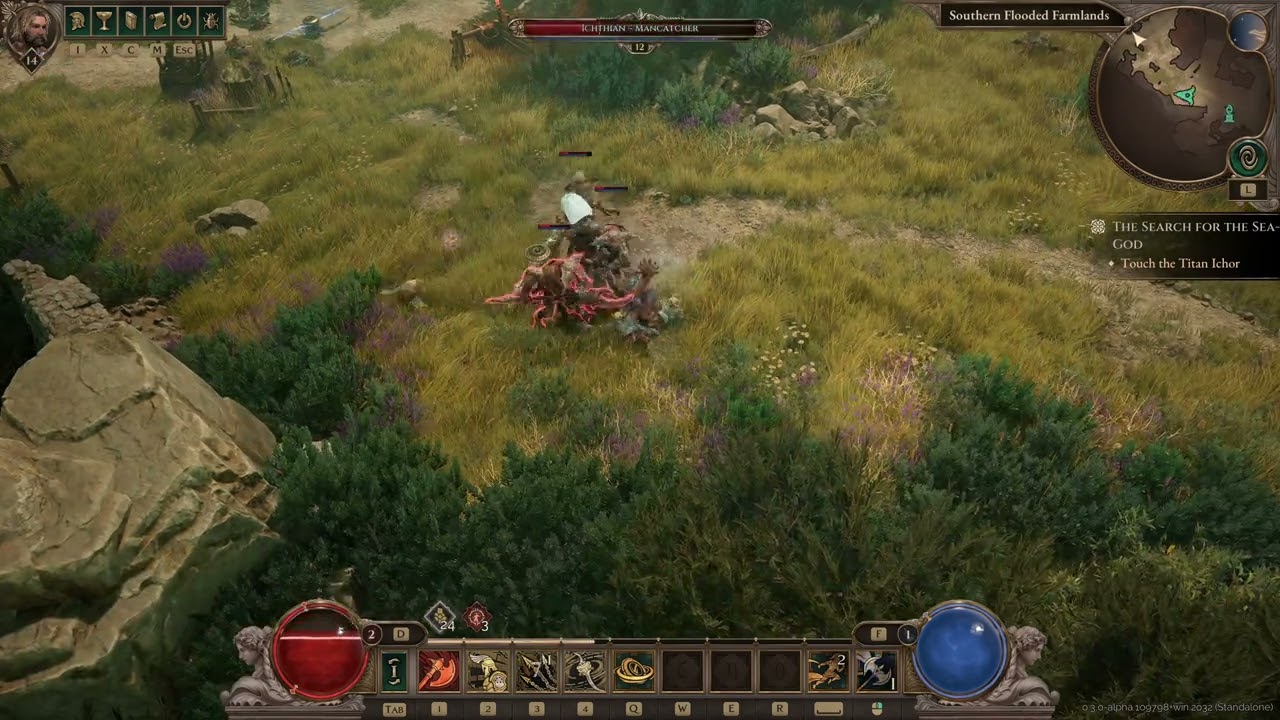Select the double-headed axe attack slot
The image size is (1280, 720).
(x=876, y=671)
